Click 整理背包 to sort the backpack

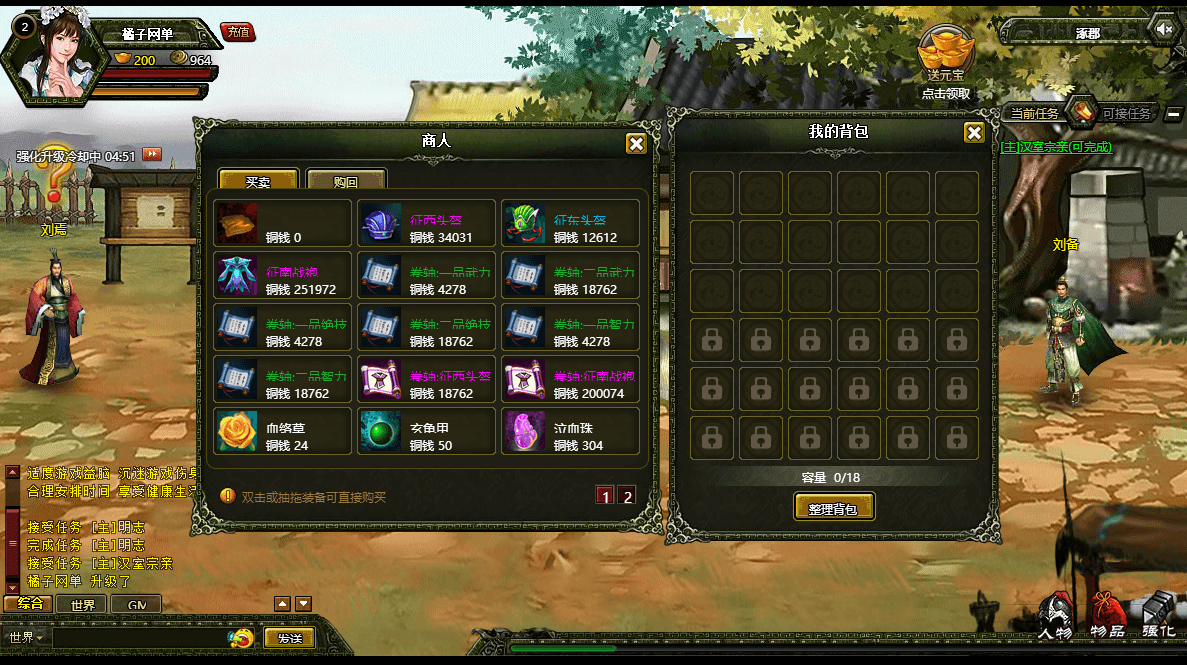click(834, 508)
